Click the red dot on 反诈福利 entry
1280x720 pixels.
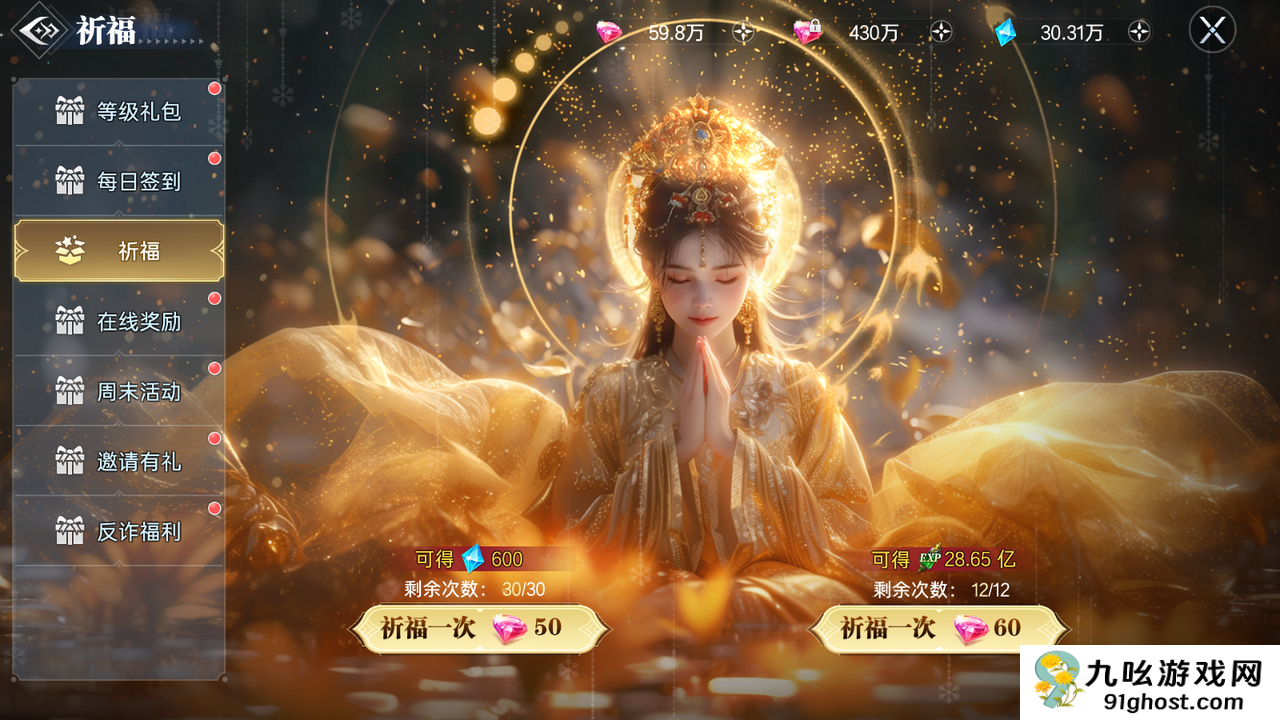pos(213,508)
